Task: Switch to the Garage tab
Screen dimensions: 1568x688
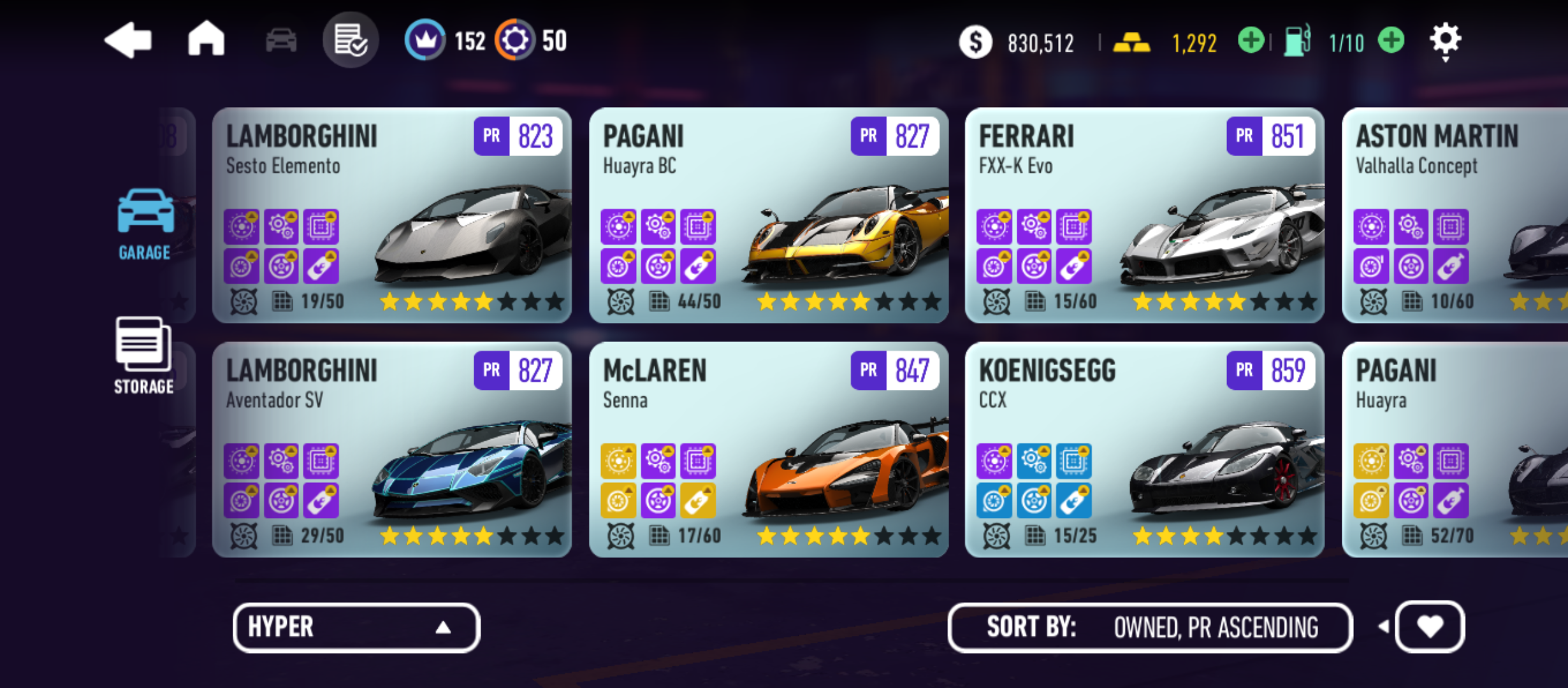Action: (145, 224)
